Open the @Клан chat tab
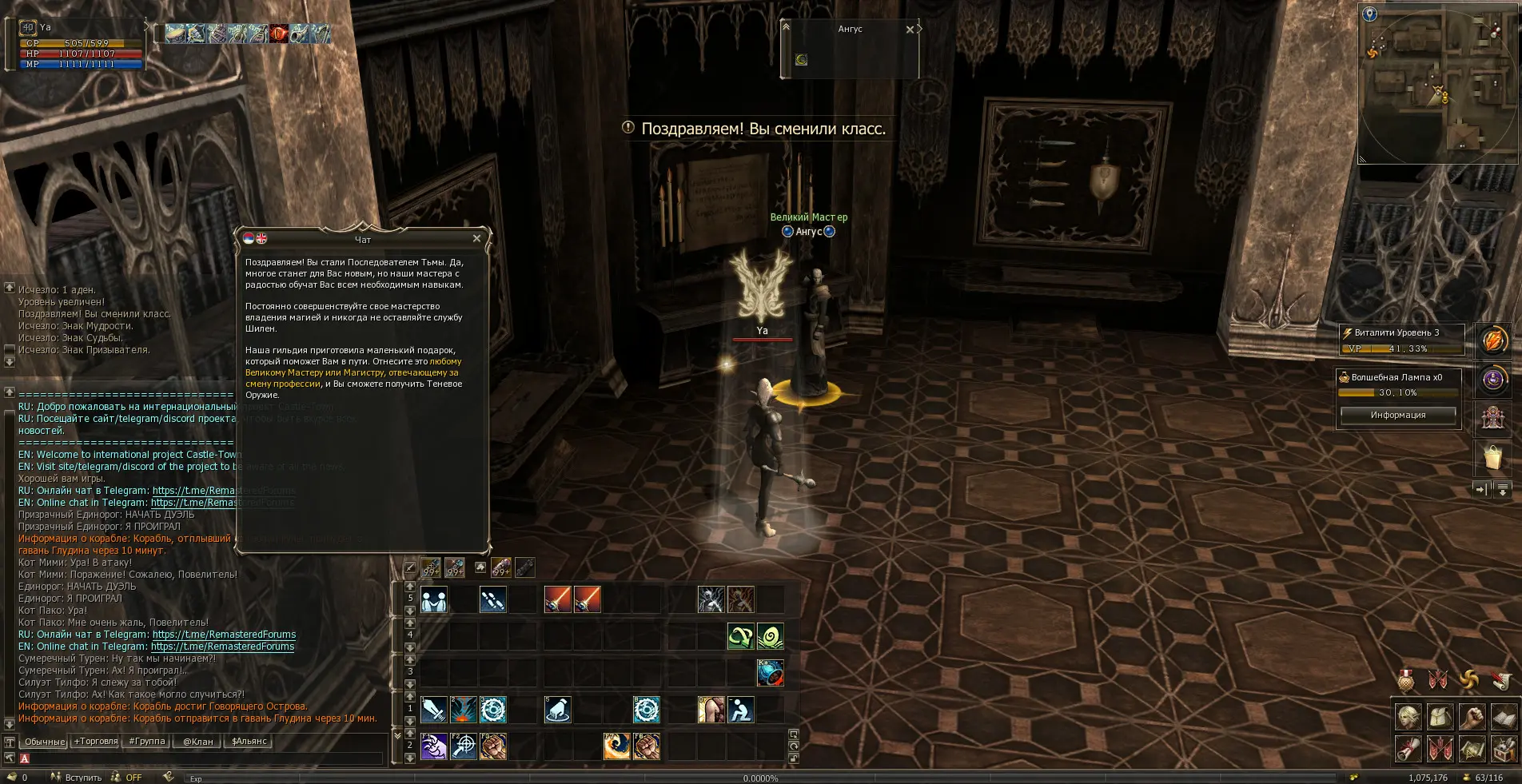 pyautogui.click(x=198, y=742)
